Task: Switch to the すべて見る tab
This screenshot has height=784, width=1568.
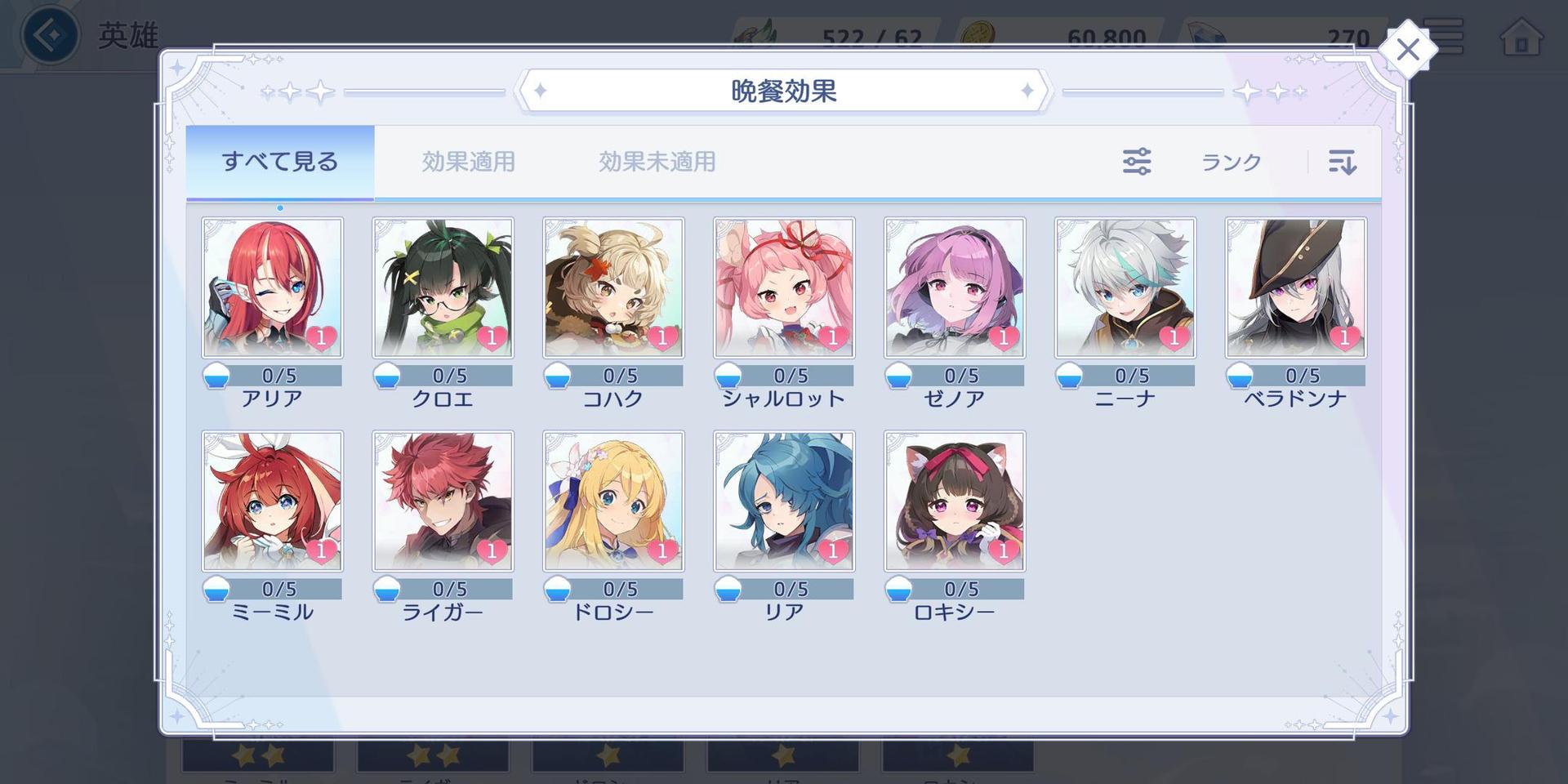Action: pyautogui.click(x=280, y=162)
